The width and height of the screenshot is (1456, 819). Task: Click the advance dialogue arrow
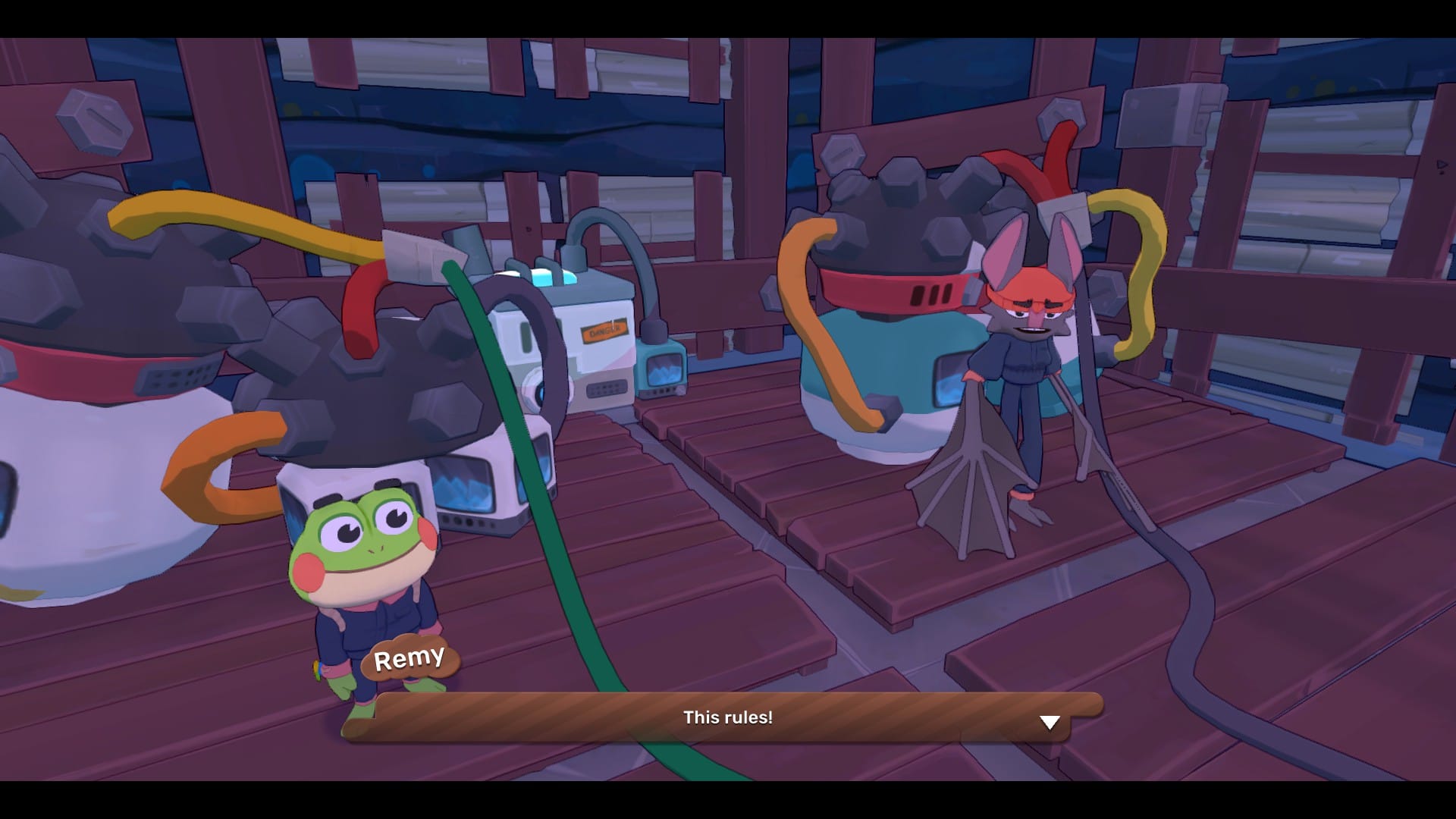pyautogui.click(x=1050, y=723)
